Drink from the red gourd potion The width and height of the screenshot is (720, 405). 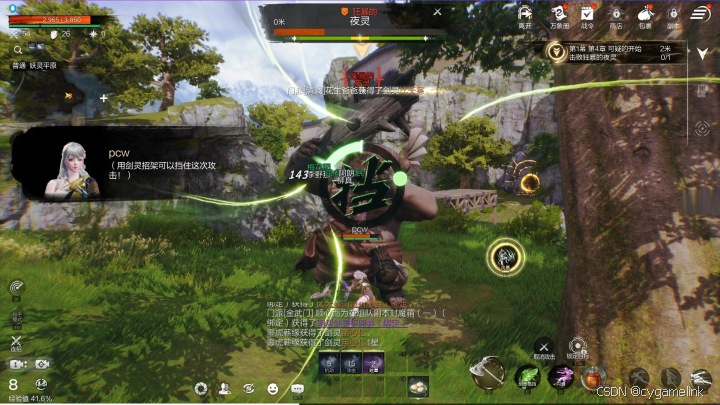[x=594, y=377]
